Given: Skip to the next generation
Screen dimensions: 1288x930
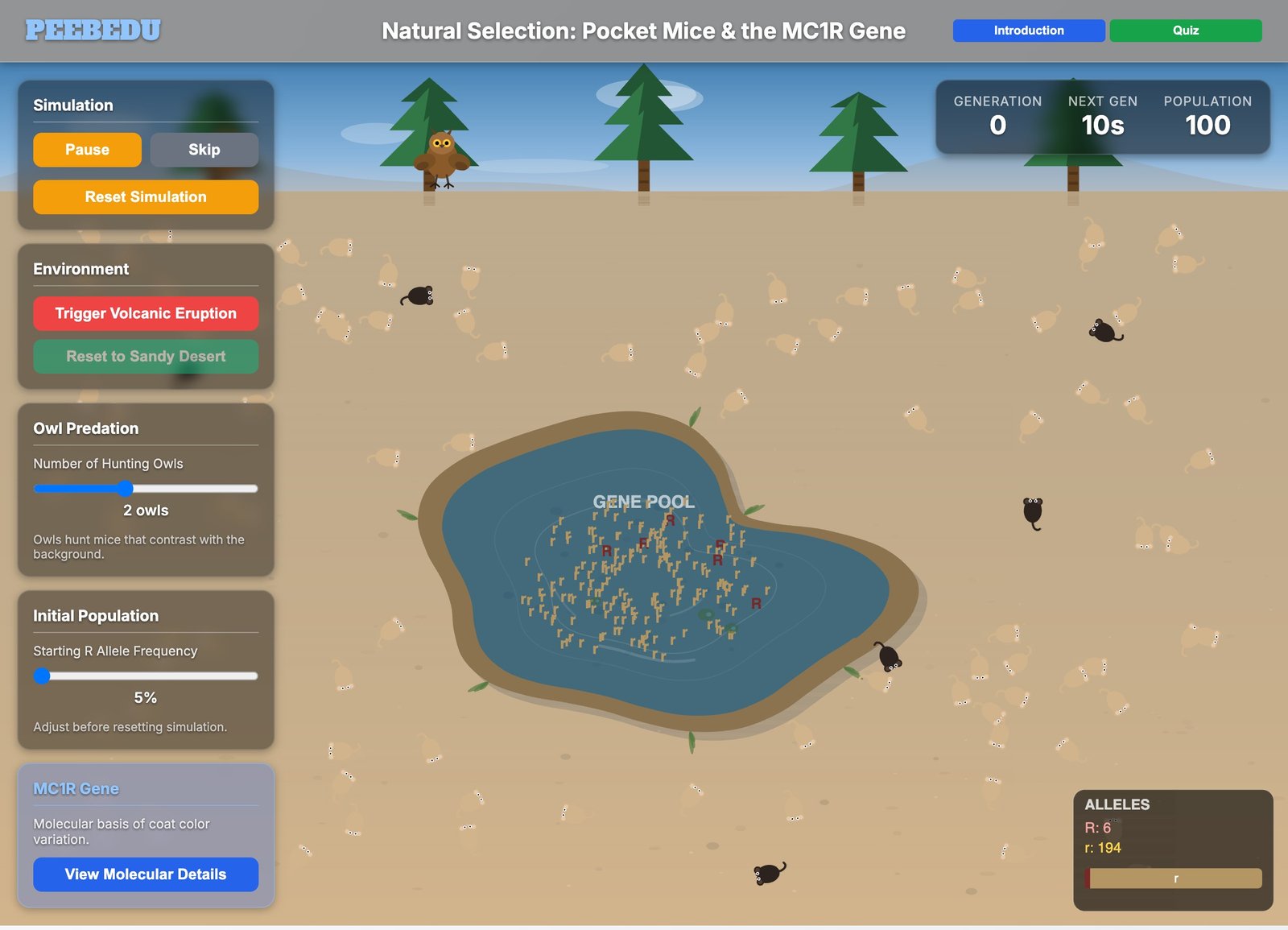Looking at the screenshot, I should [x=204, y=149].
